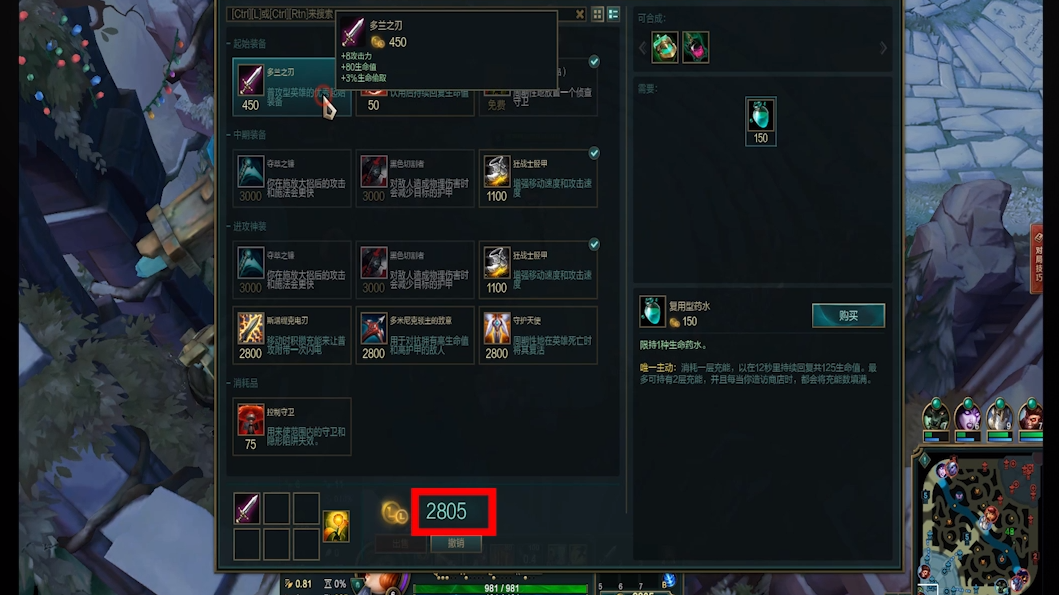Undo the purchase with 撤销

[x=455, y=543]
